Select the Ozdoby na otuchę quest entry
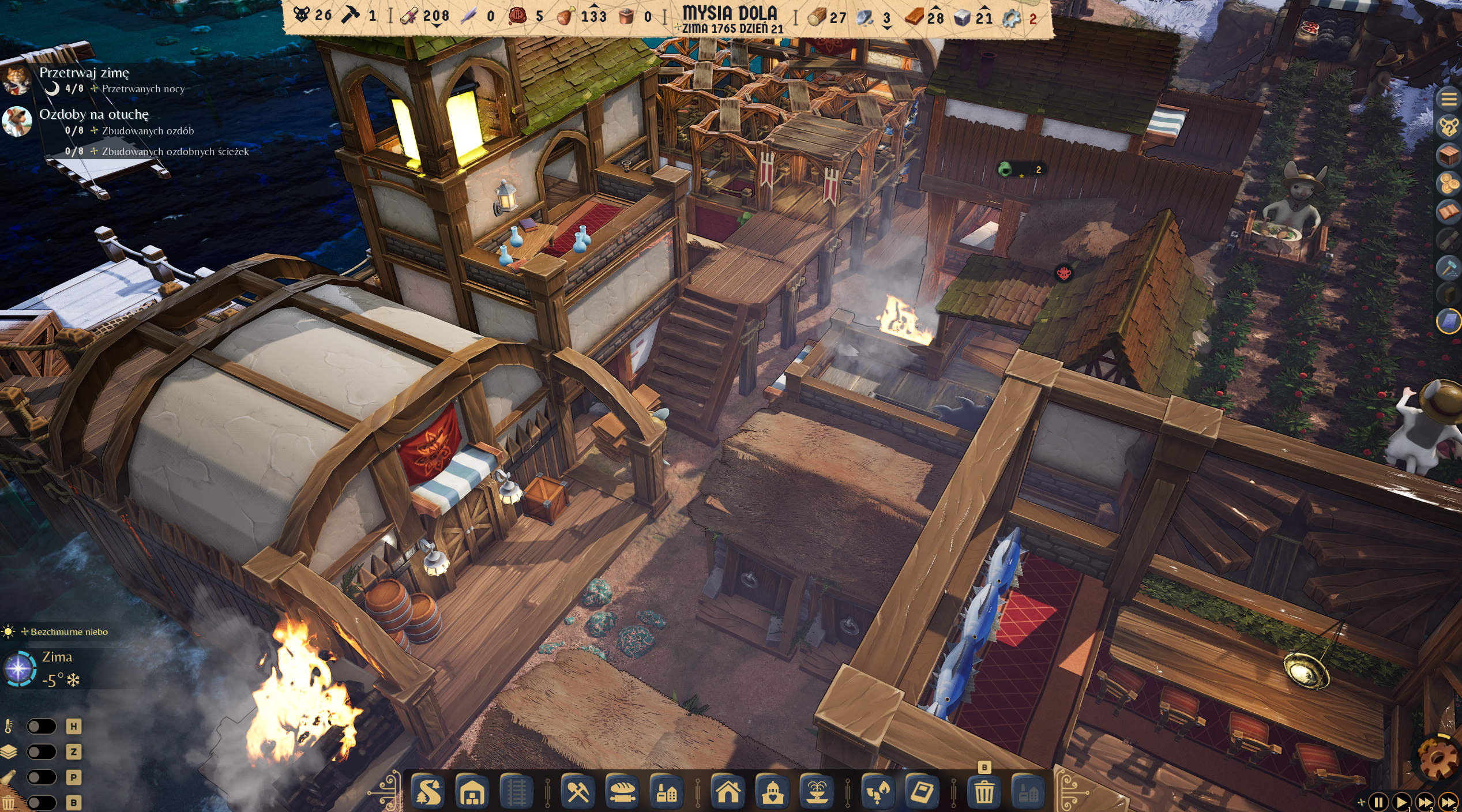Screen dimensions: 1462x812 (x=94, y=115)
